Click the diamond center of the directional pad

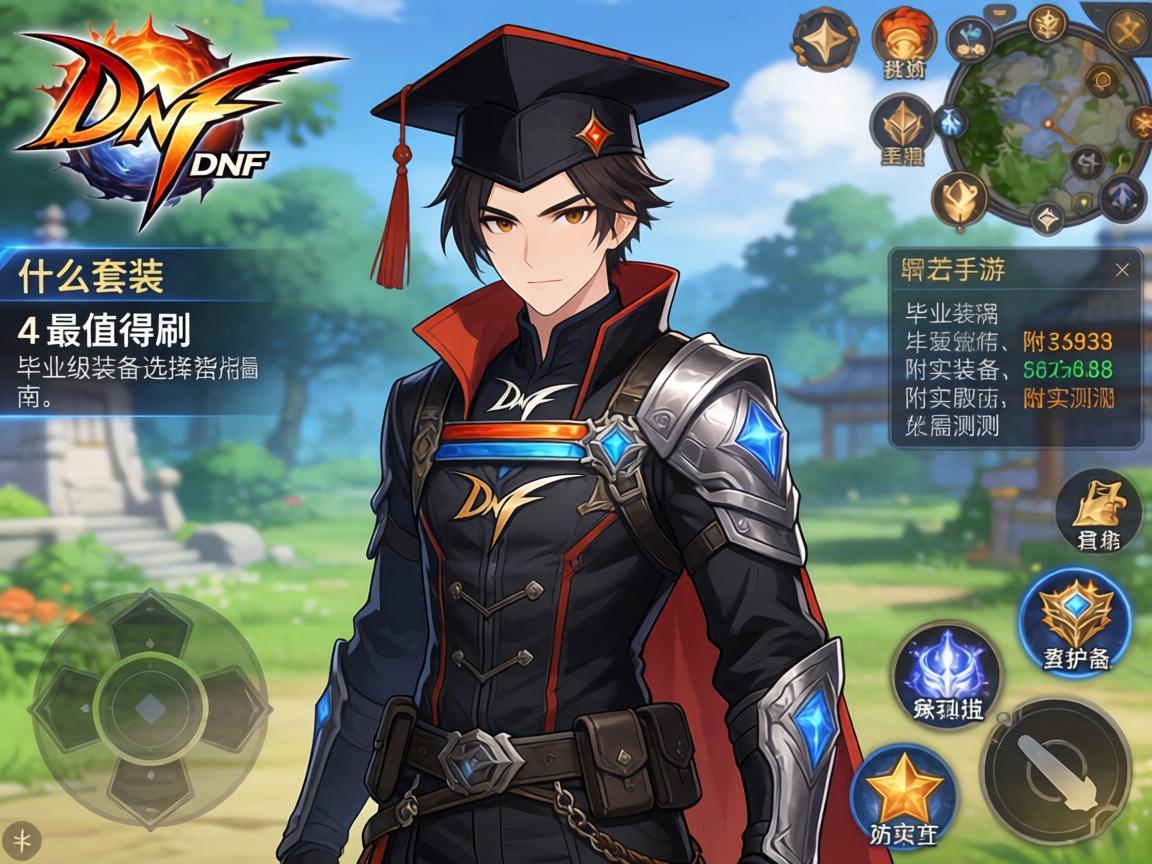point(150,709)
